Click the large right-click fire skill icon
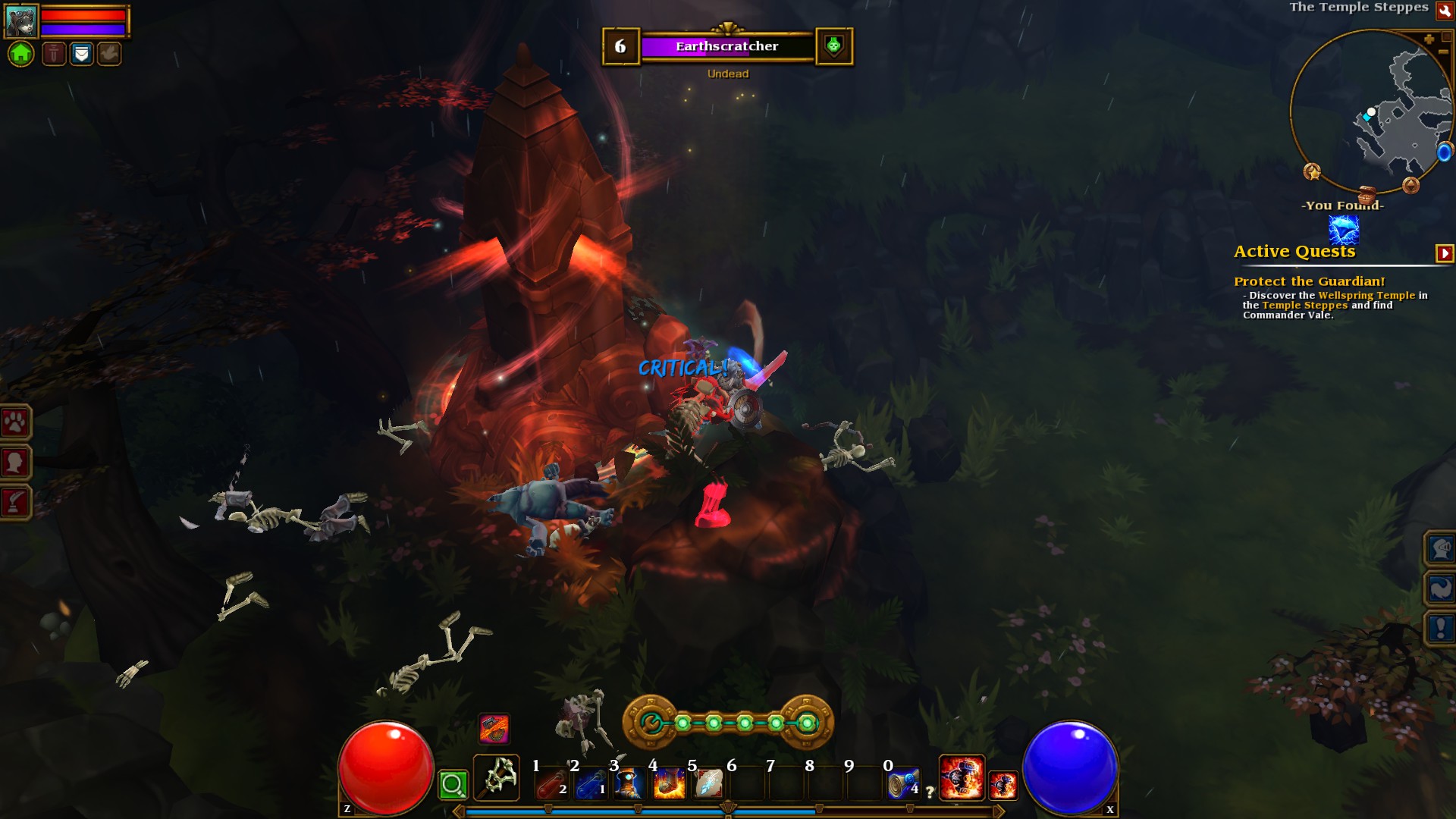This screenshot has height=819, width=1456. tap(962, 777)
